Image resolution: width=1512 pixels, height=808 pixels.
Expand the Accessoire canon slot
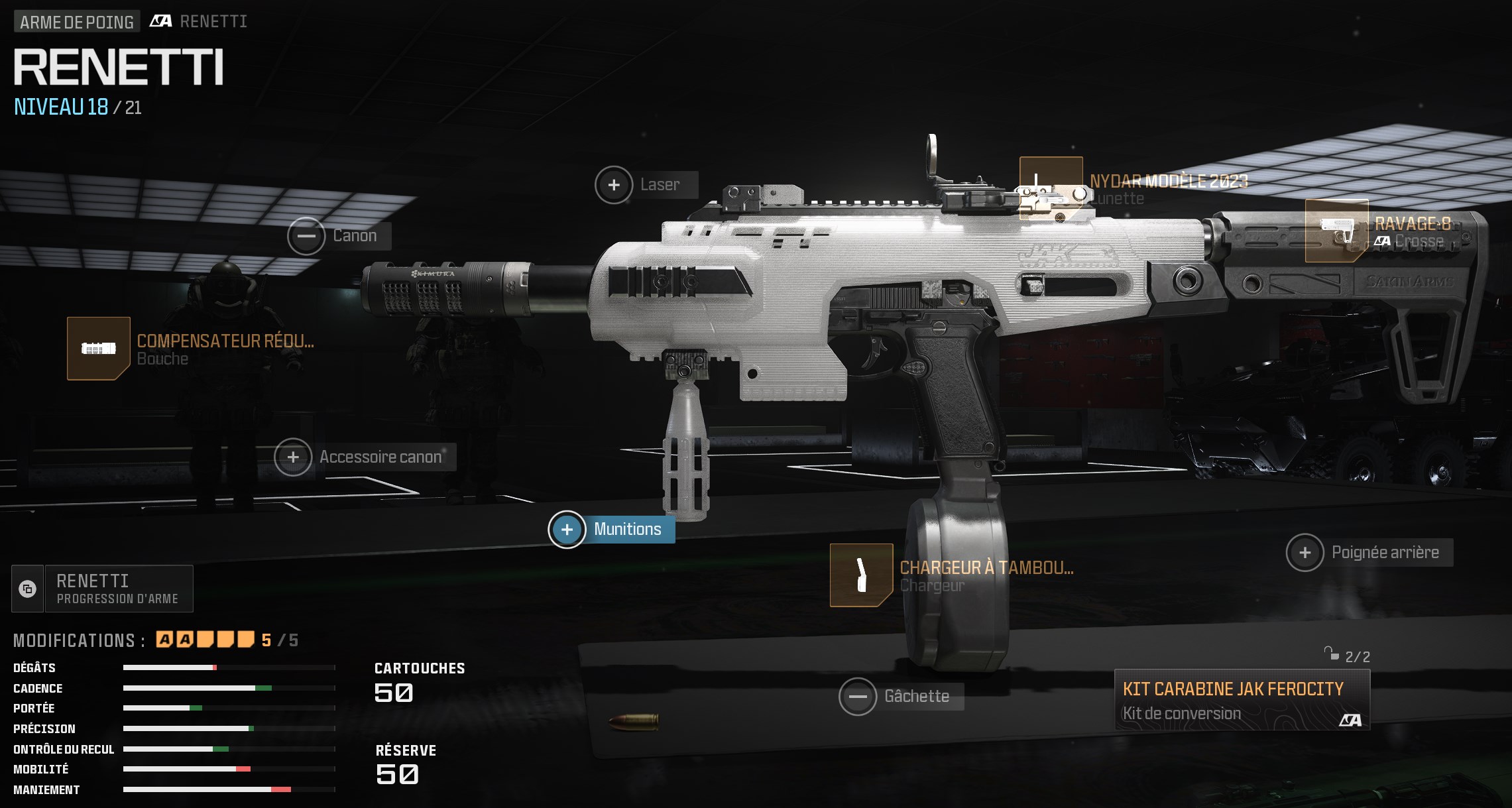pyautogui.click(x=292, y=456)
